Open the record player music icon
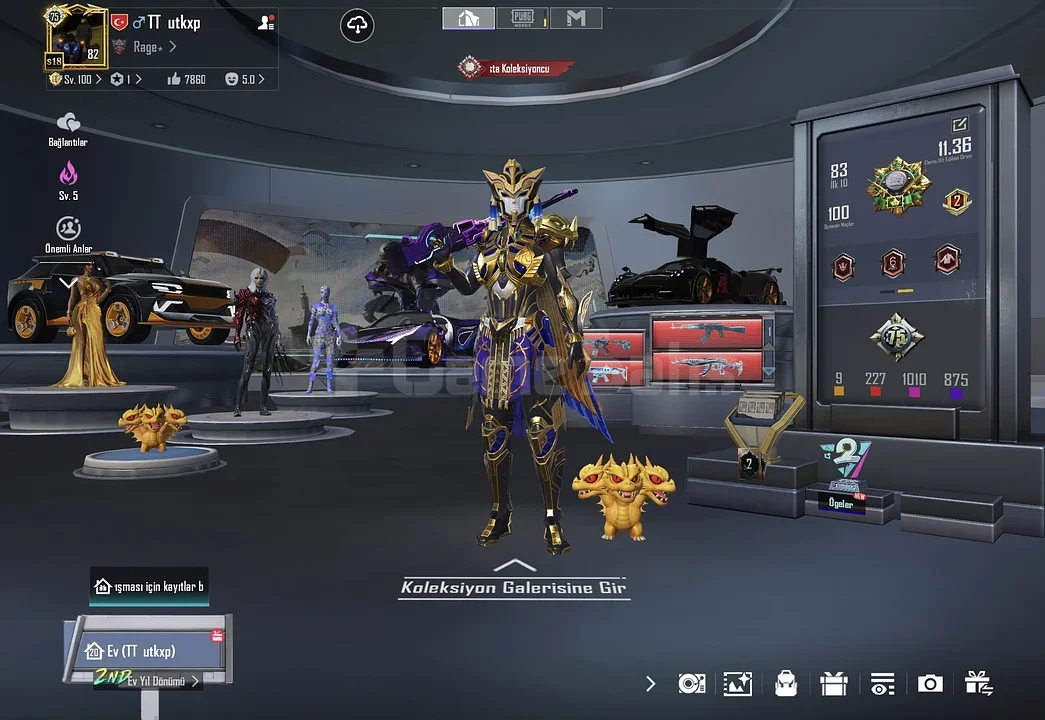This screenshot has height=720, width=1045. [x=691, y=684]
